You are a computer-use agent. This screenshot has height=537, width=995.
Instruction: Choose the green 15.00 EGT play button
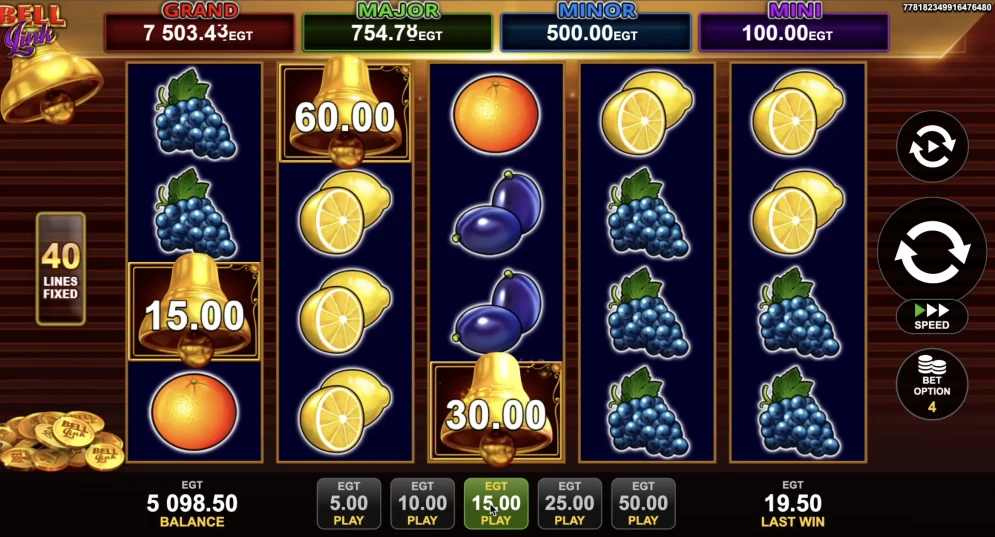[496, 503]
